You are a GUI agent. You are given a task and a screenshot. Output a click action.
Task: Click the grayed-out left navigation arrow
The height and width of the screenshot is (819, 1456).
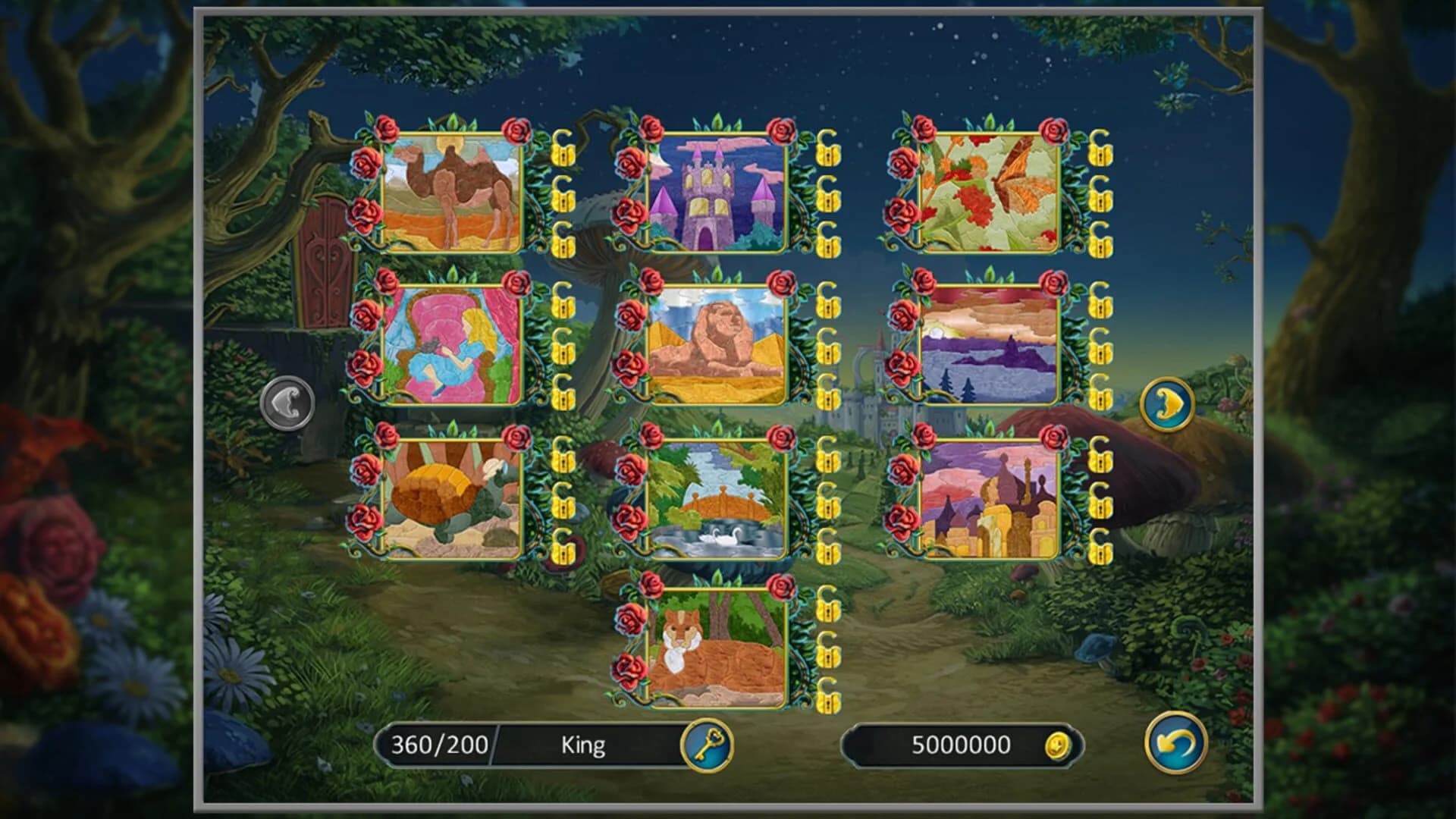(287, 404)
